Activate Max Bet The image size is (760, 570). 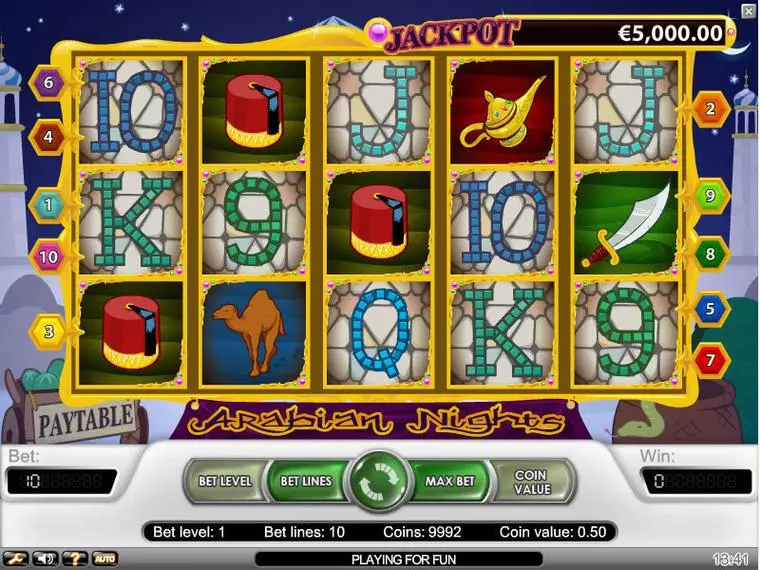(449, 482)
